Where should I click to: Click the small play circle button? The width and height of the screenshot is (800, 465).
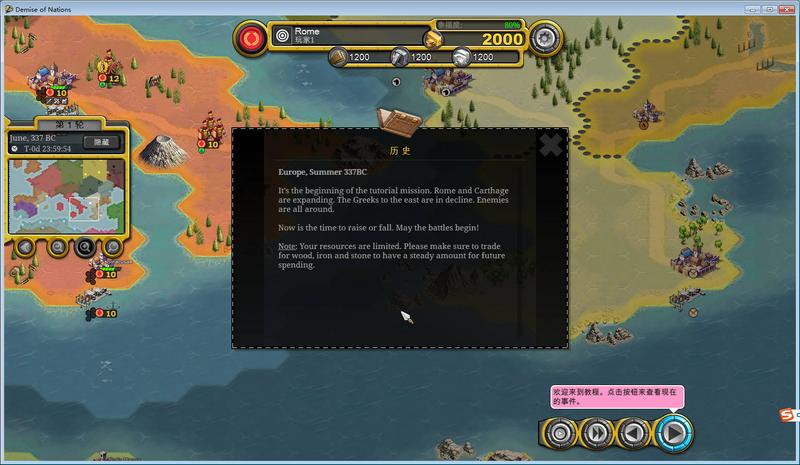coord(561,432)
